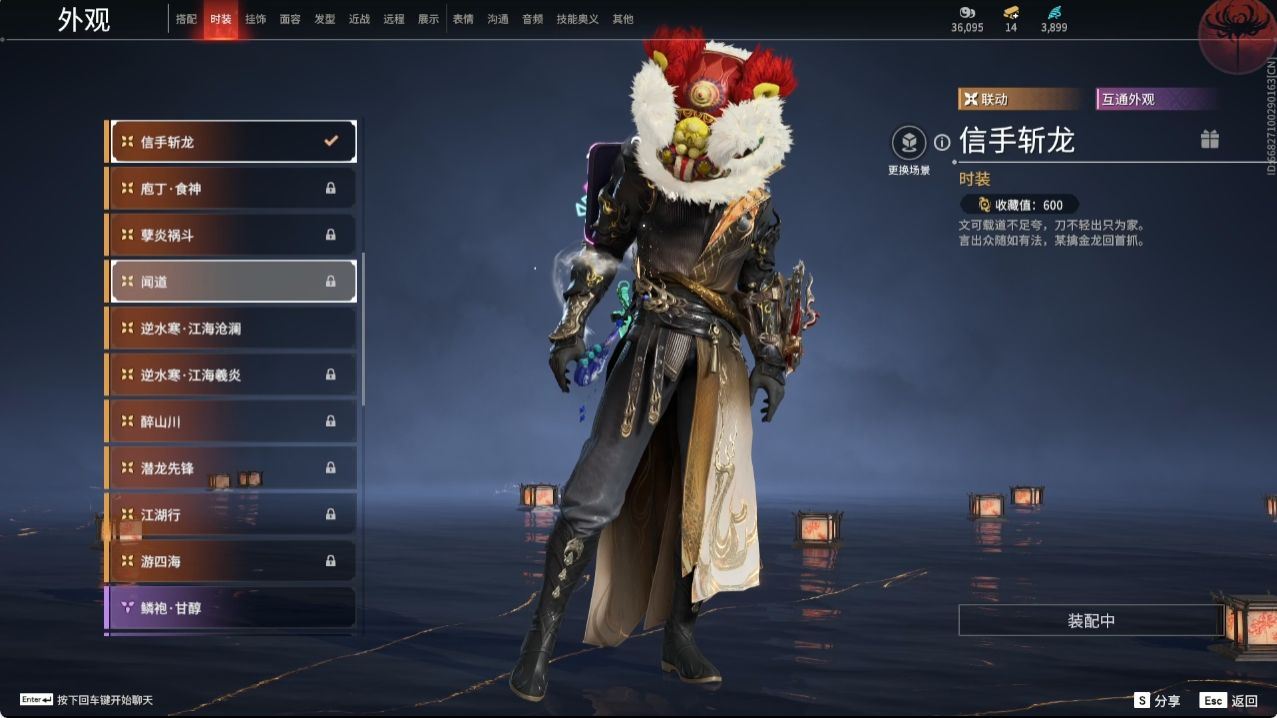Select the 孽炎祸斗 outfit row
The width and height of the screenshot is (1277, 718).
coord(231,235)
